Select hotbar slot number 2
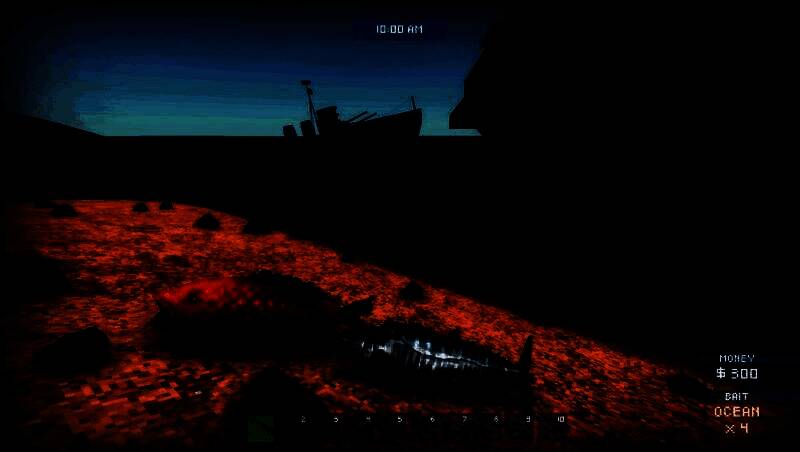This screenshot has height=452, width=800. [303, 420]
